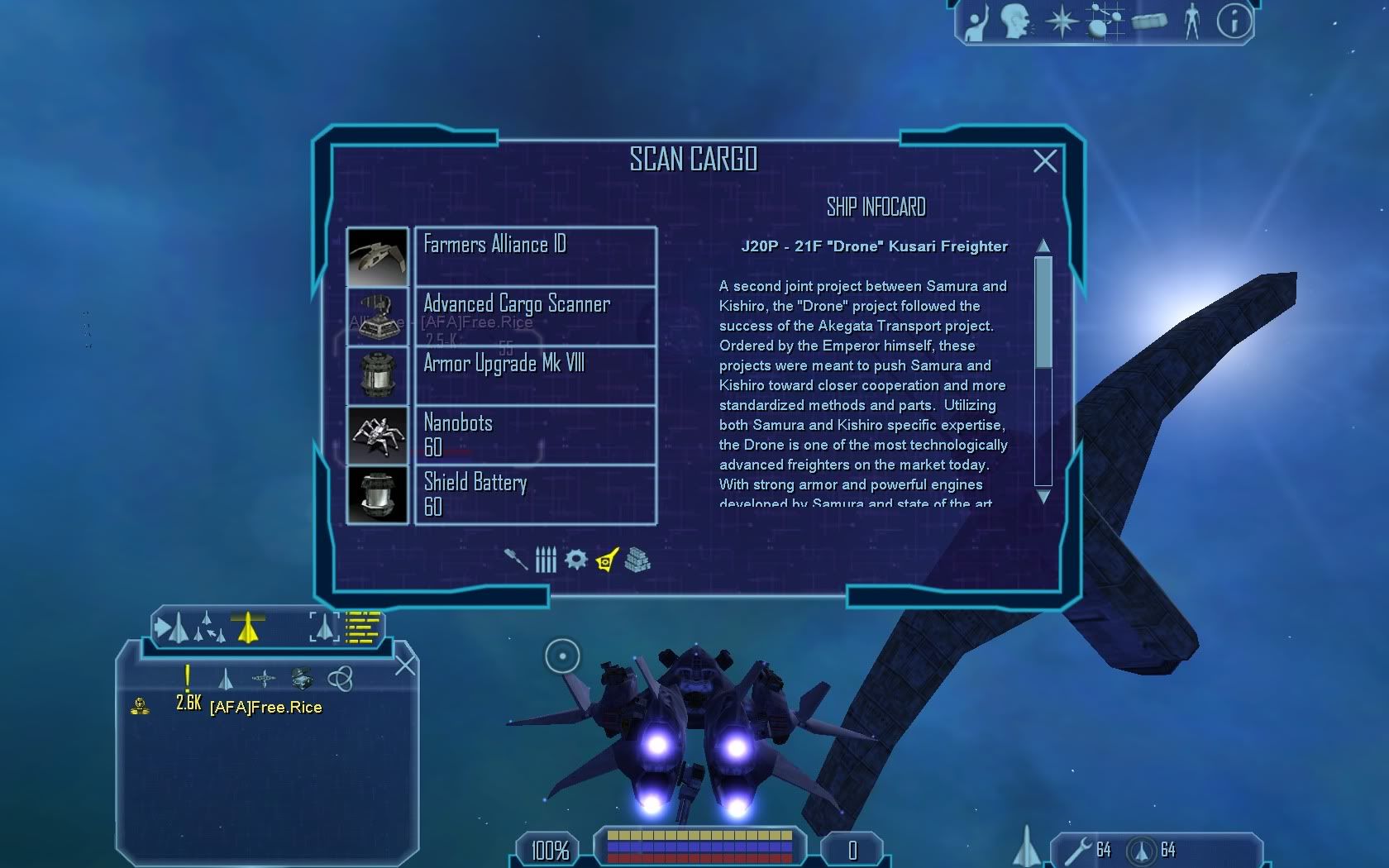
Task: Switch to the gear-shaped equipment filter
Action: [576, 560]
